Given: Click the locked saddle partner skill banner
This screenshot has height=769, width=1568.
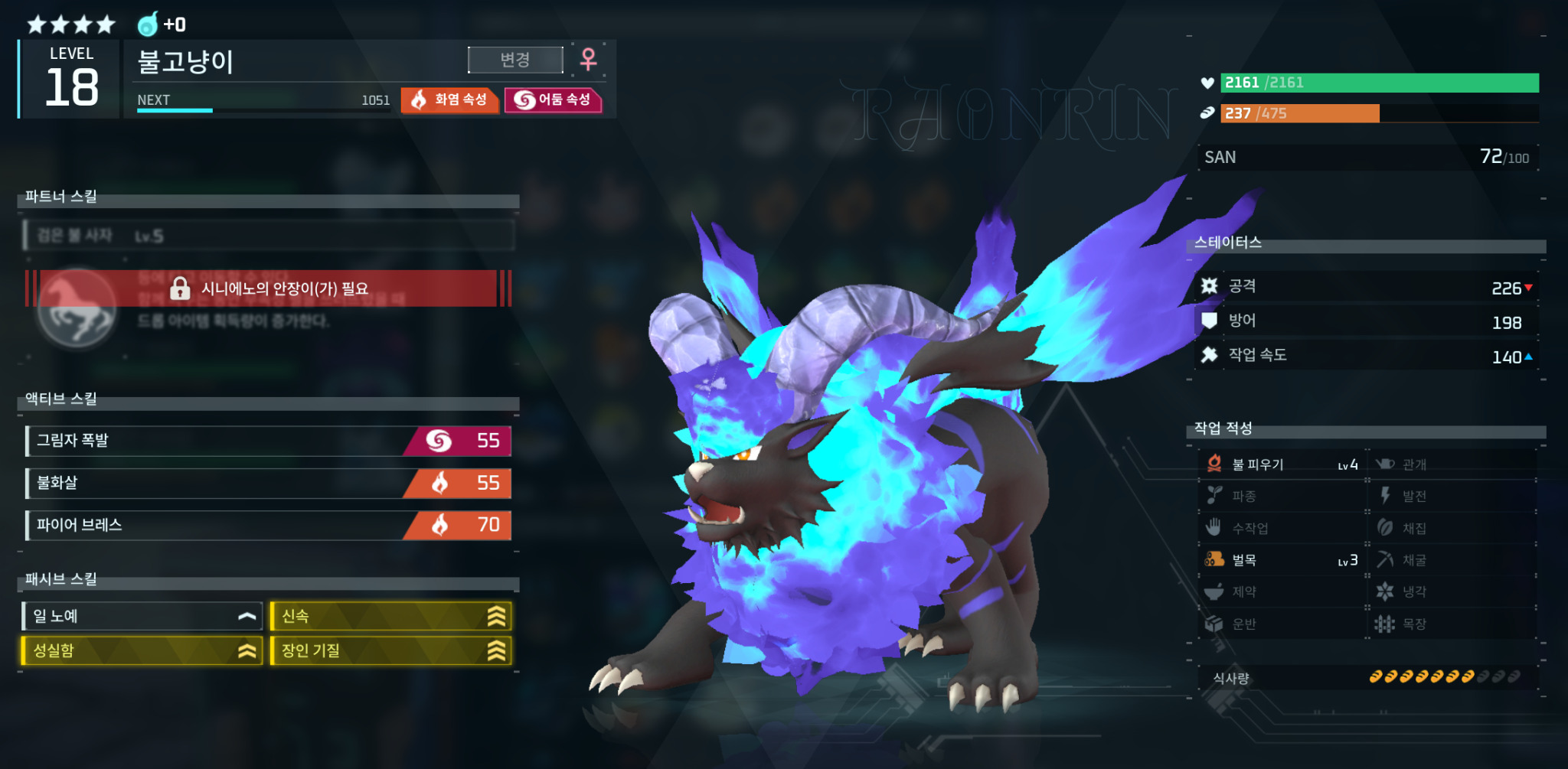Looking at the screenshot, I should (268, 288).
